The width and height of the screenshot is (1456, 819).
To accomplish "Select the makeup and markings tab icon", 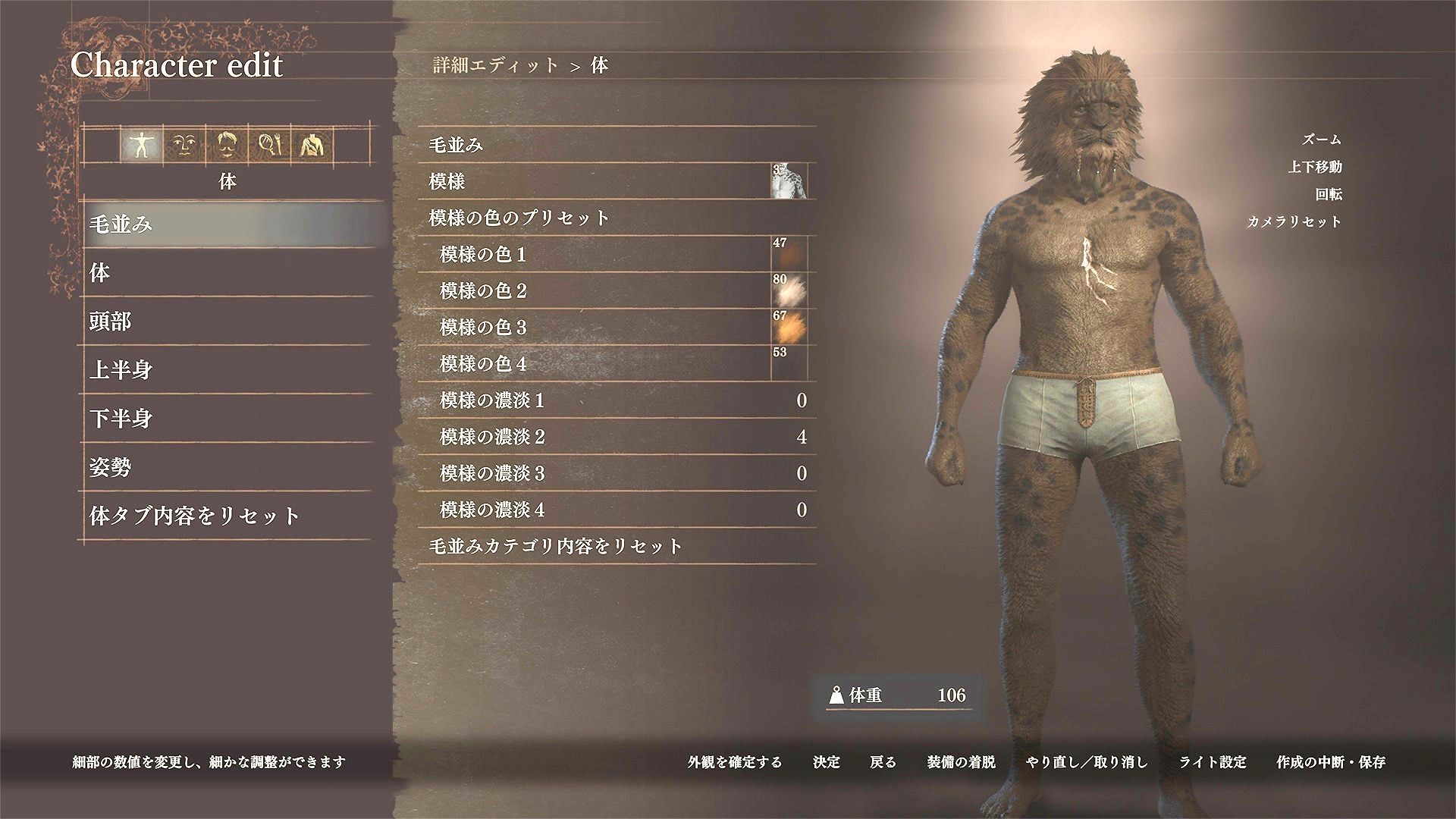I will click(x=269, y=144).
